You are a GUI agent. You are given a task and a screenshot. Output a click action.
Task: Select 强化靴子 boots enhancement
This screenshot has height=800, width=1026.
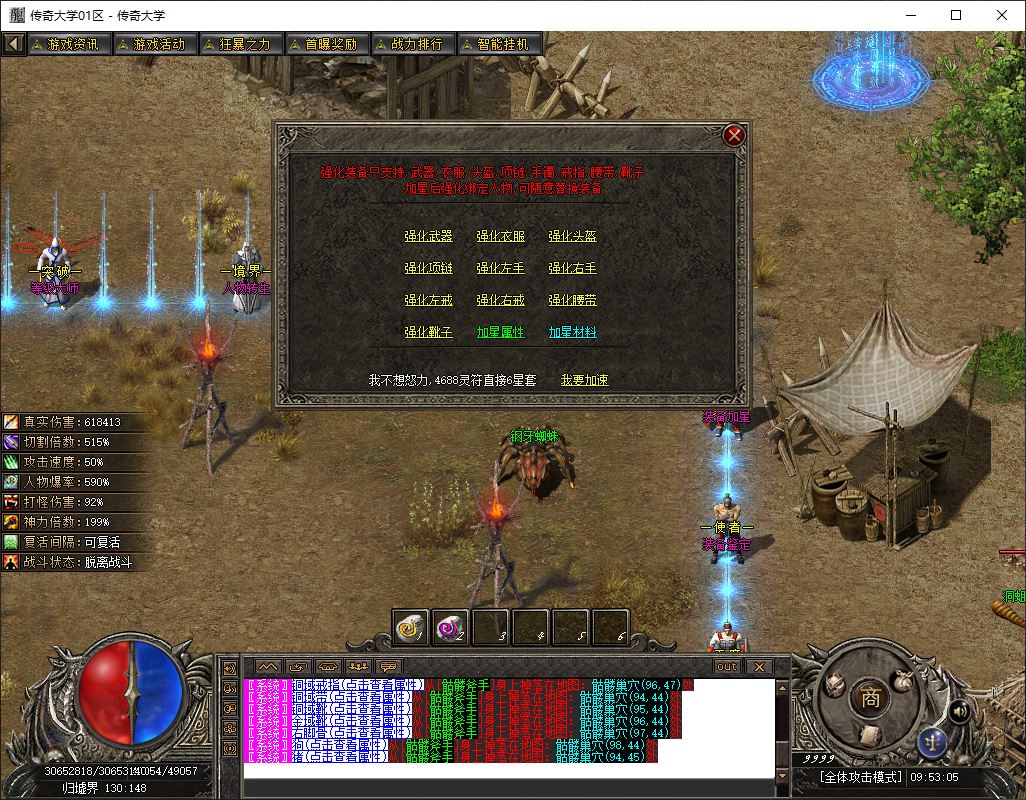point(428,333)
